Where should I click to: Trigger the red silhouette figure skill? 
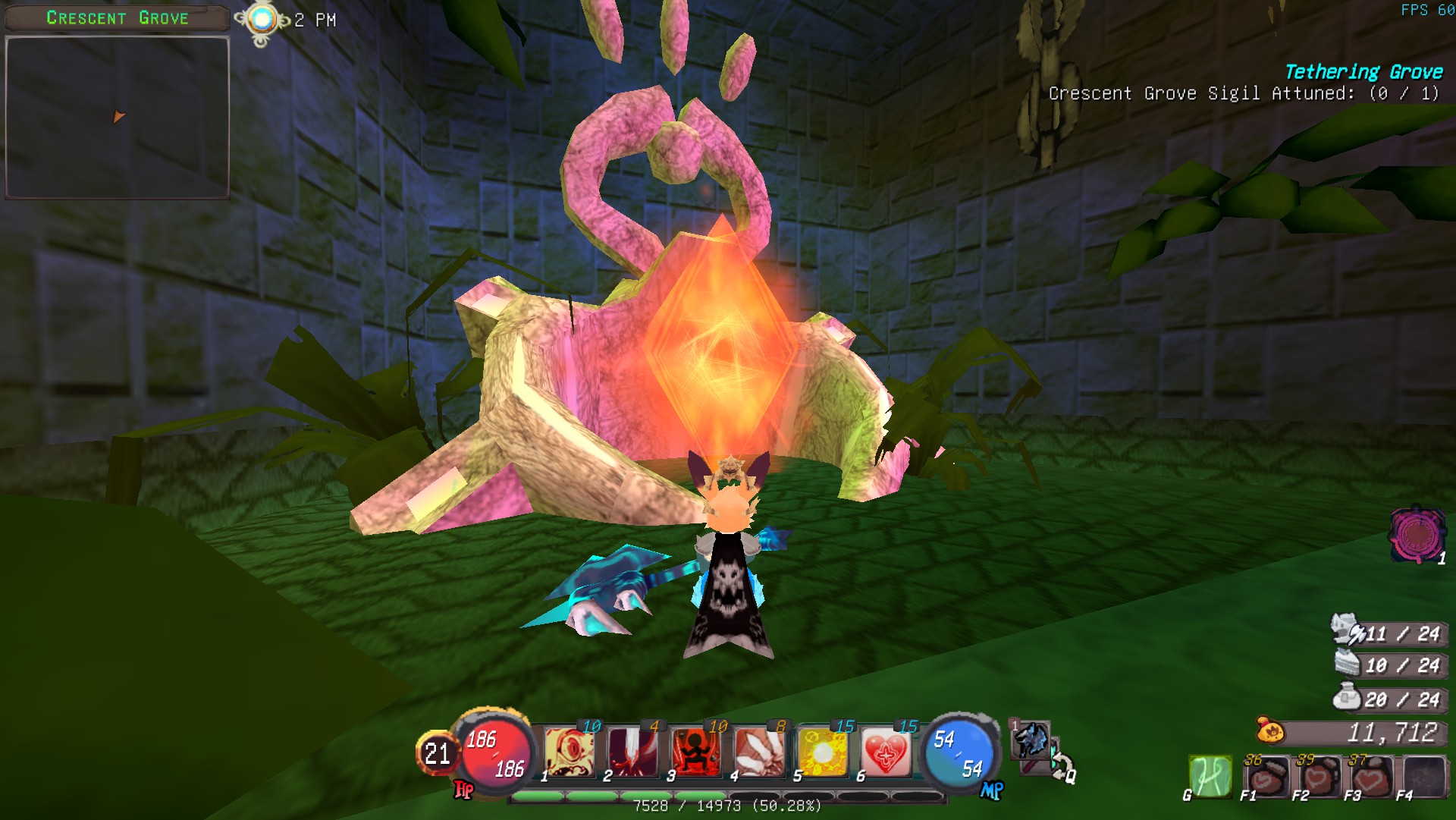(695, 752)
